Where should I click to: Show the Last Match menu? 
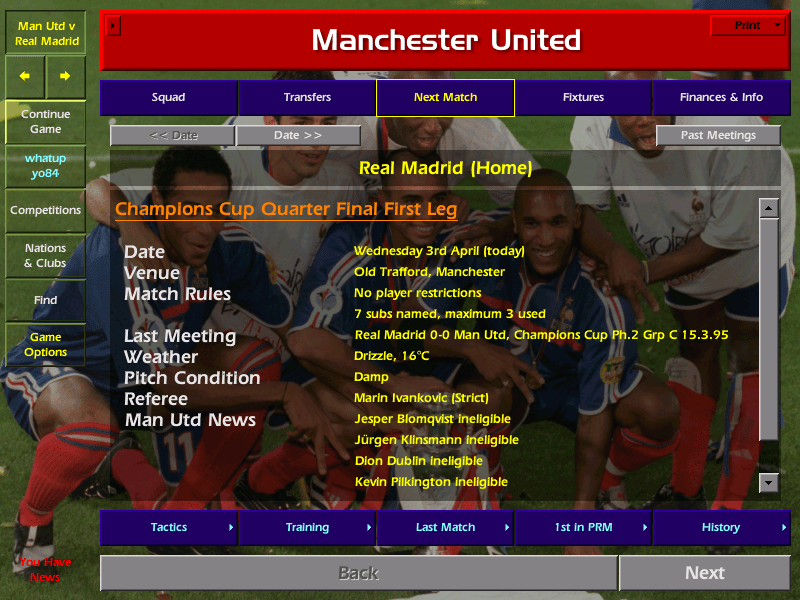click(445, 527)
